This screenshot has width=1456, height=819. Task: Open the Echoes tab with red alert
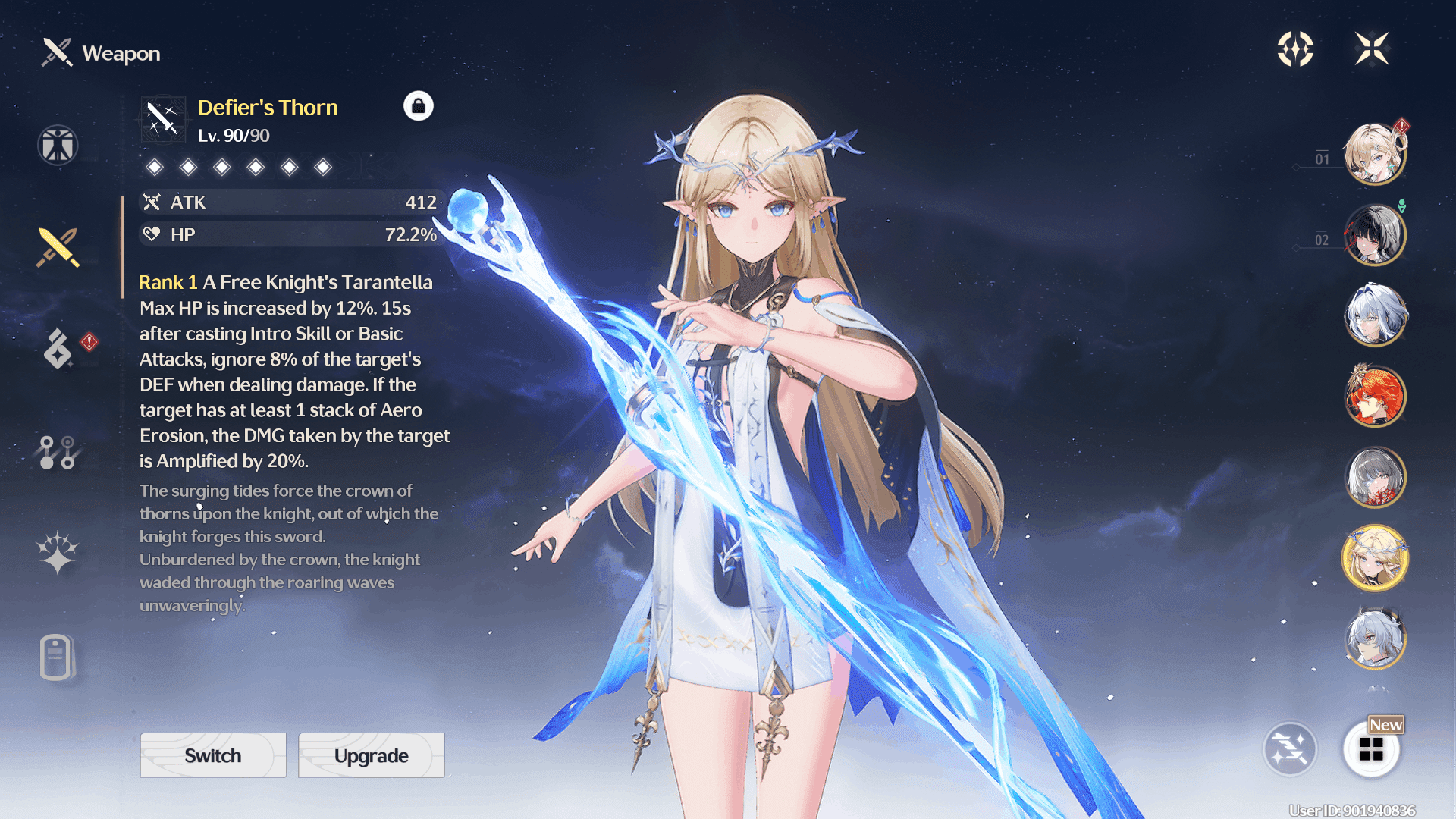[59, 349]
